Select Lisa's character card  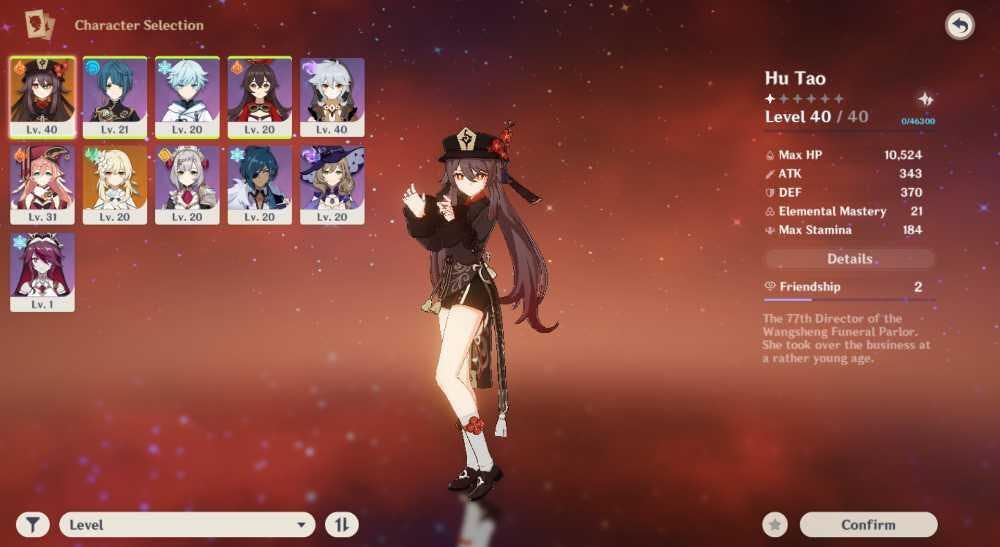tap(332, 184)
